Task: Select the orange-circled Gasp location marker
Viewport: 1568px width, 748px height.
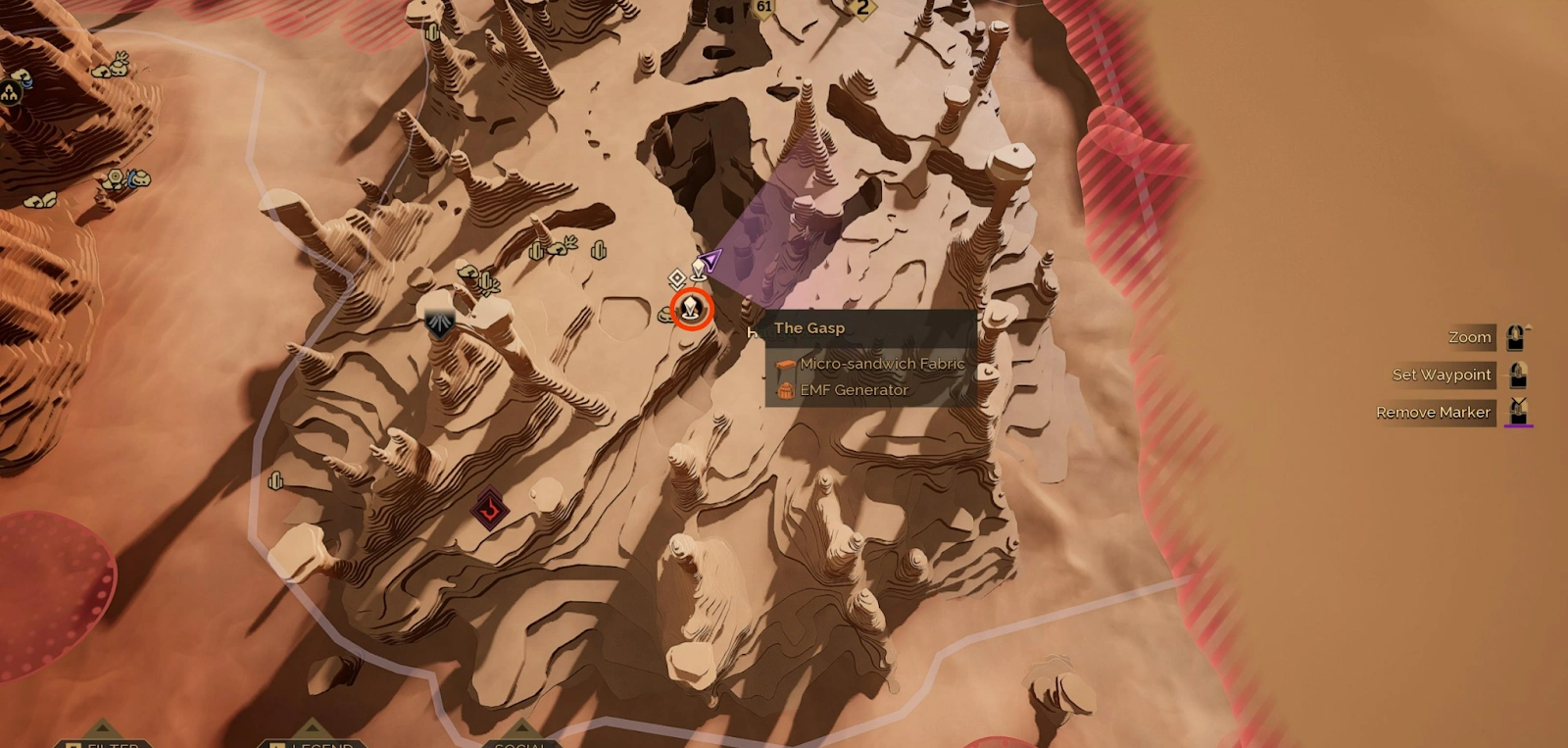Action: [x=693, y=310]
